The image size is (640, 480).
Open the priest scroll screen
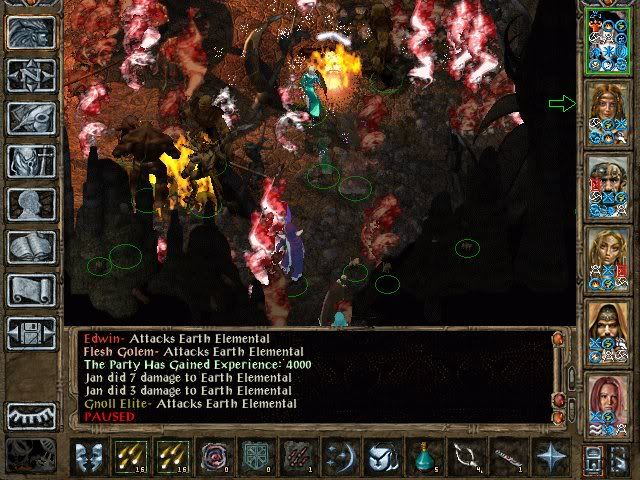[x=31, y=290]
